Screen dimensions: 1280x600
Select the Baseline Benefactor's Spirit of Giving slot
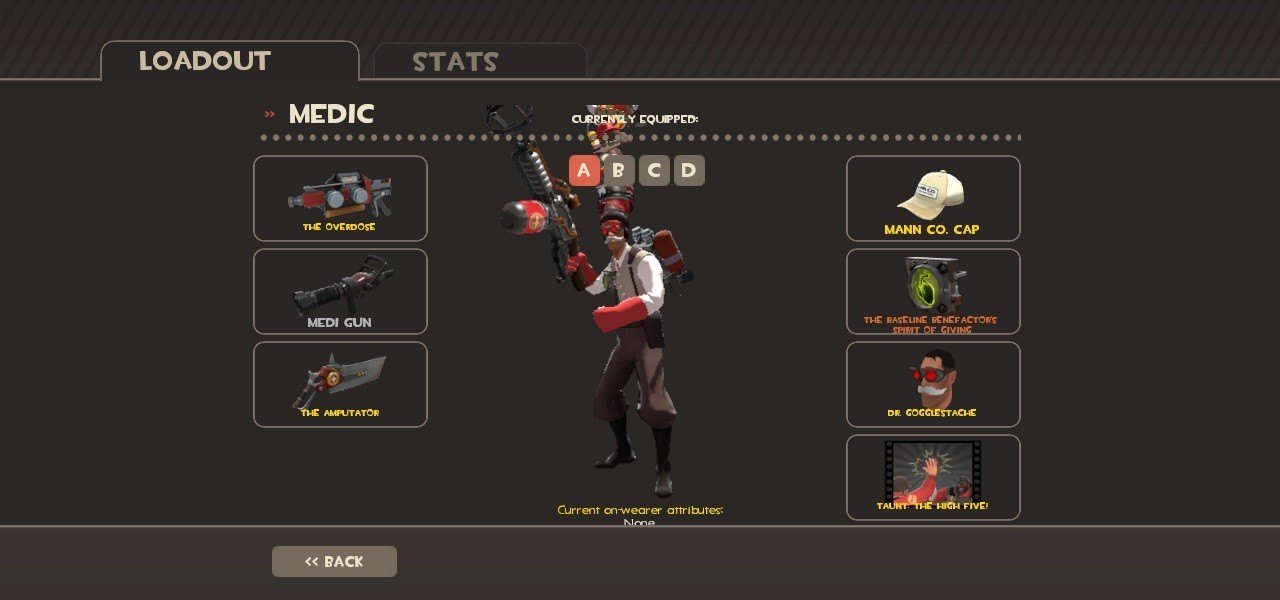(933, 291)
